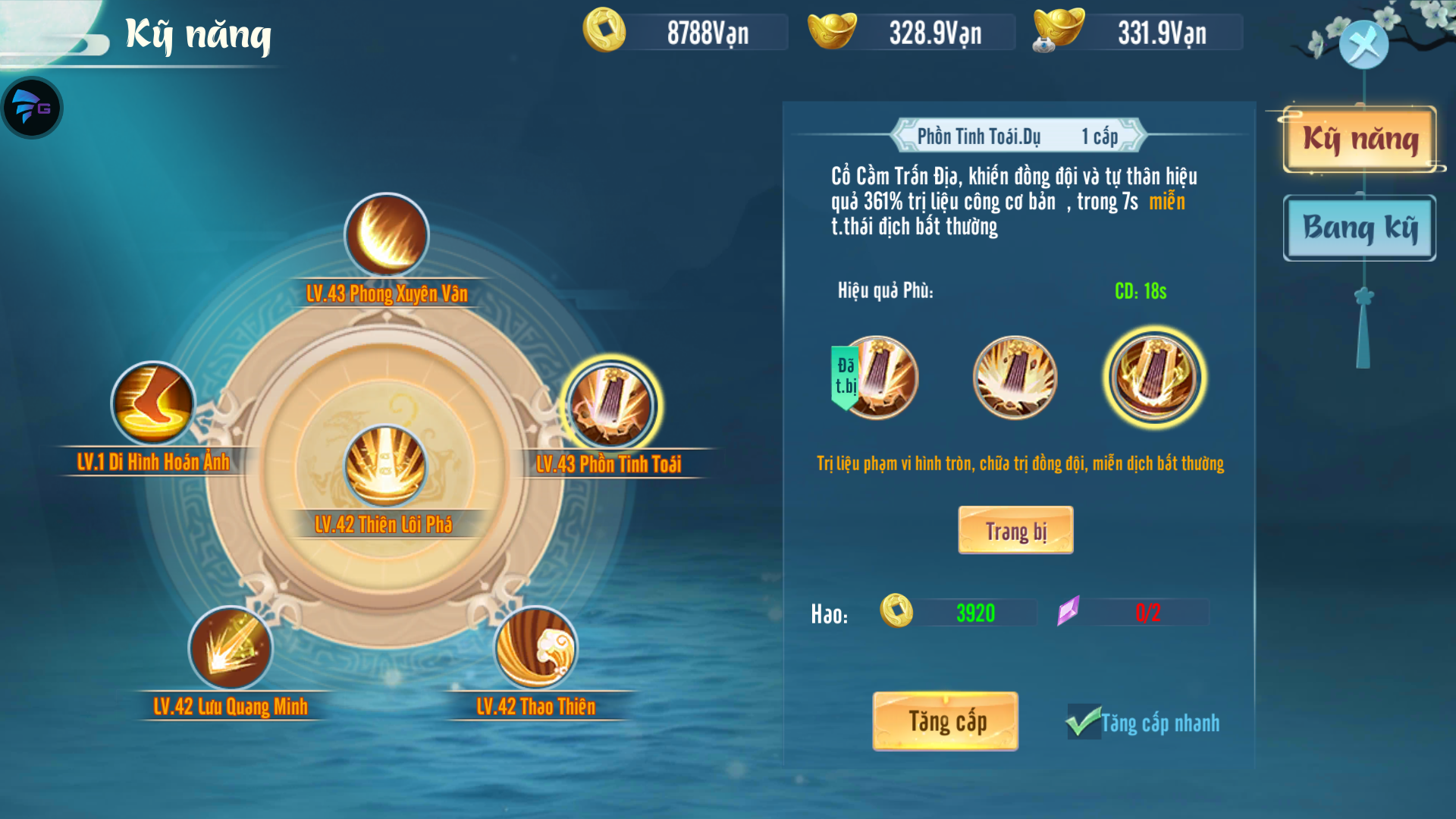The image size is (1456, 819).
Task: Pick the Phồn Tinh Toái skill icon
Action: point(610,406)
